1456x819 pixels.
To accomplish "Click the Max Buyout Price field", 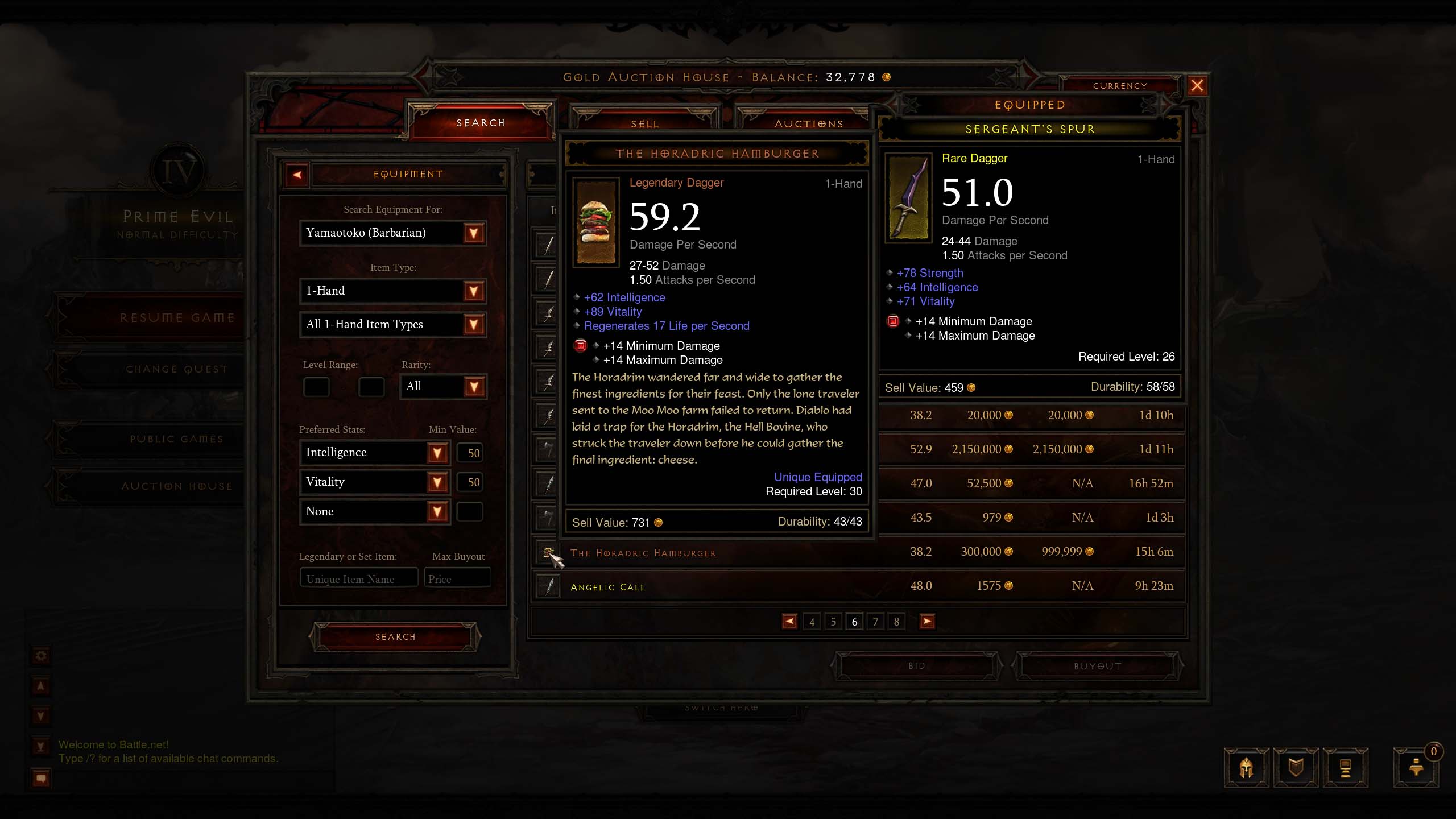I will [457, 579].
